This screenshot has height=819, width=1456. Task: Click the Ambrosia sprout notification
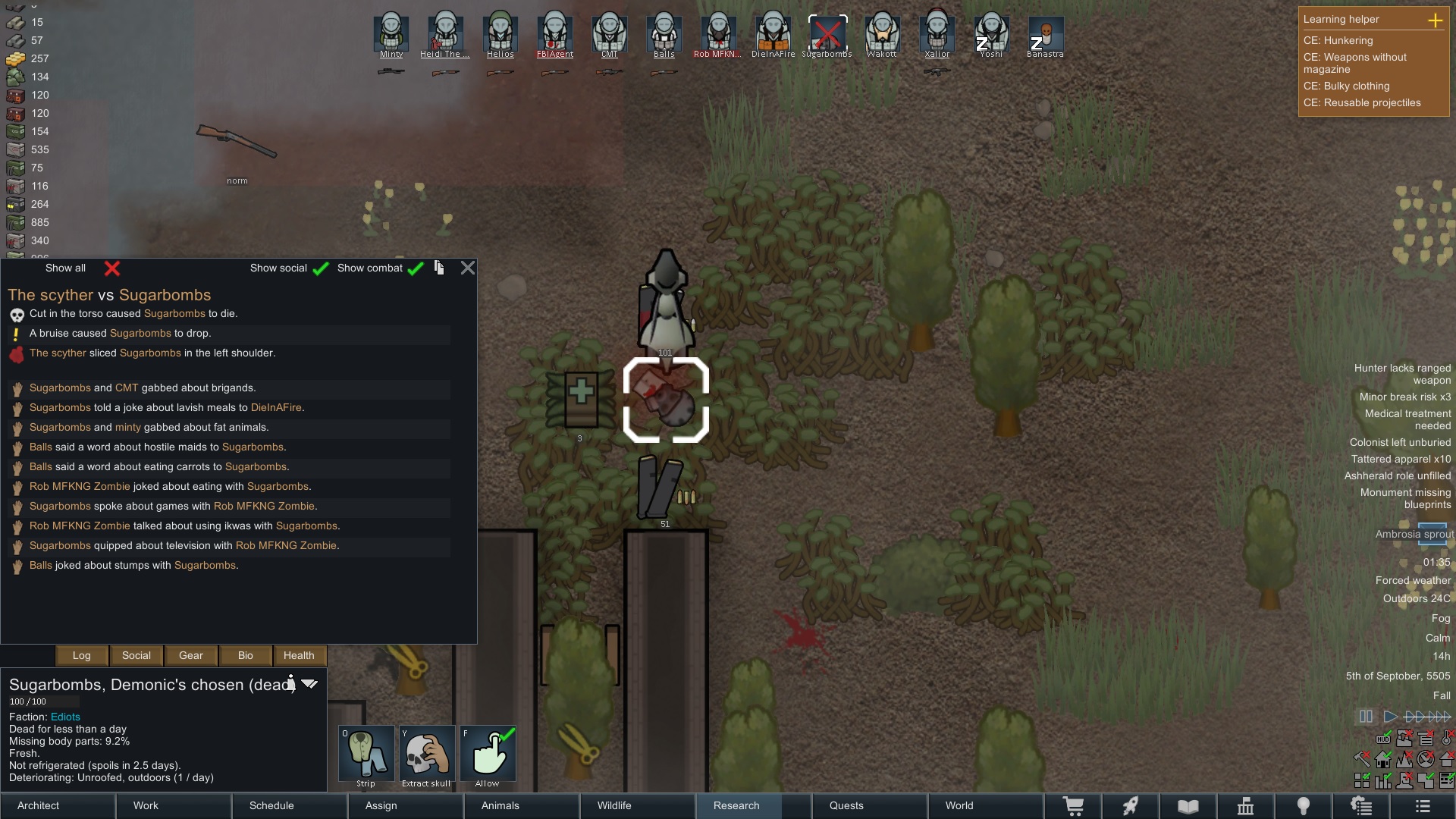1415,535
